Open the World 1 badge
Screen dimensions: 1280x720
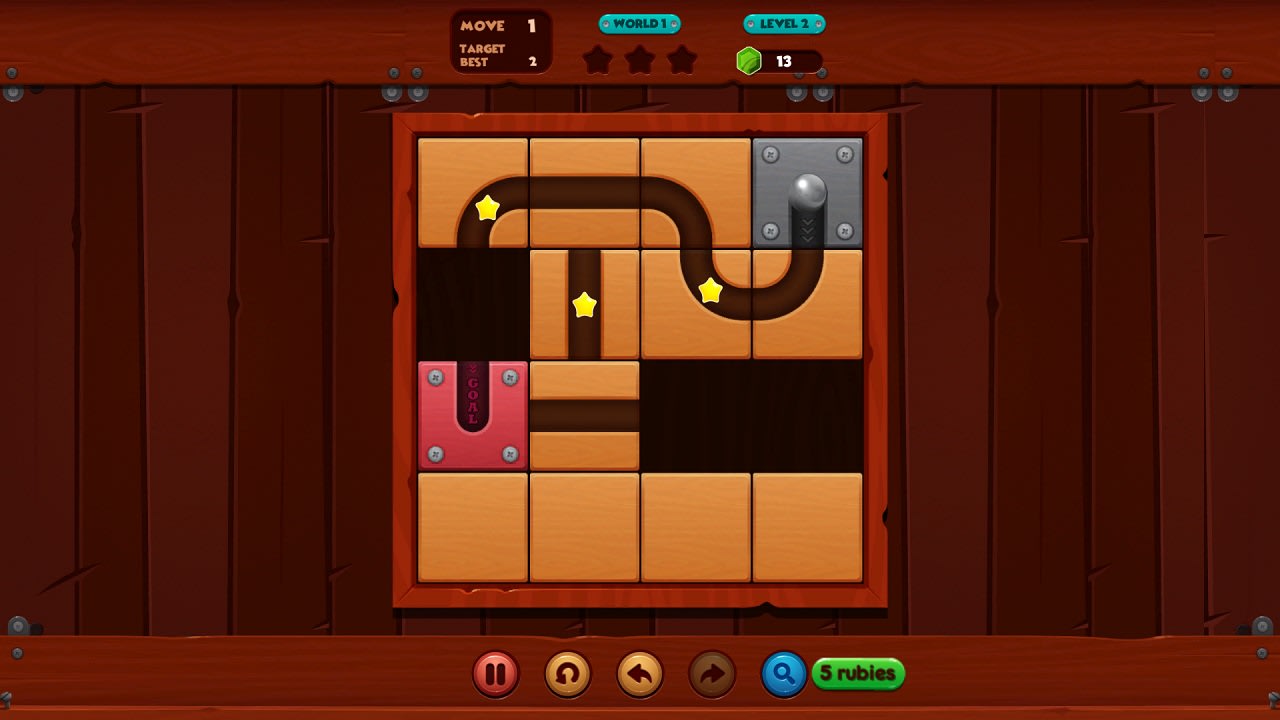click(x=638, y=23)
